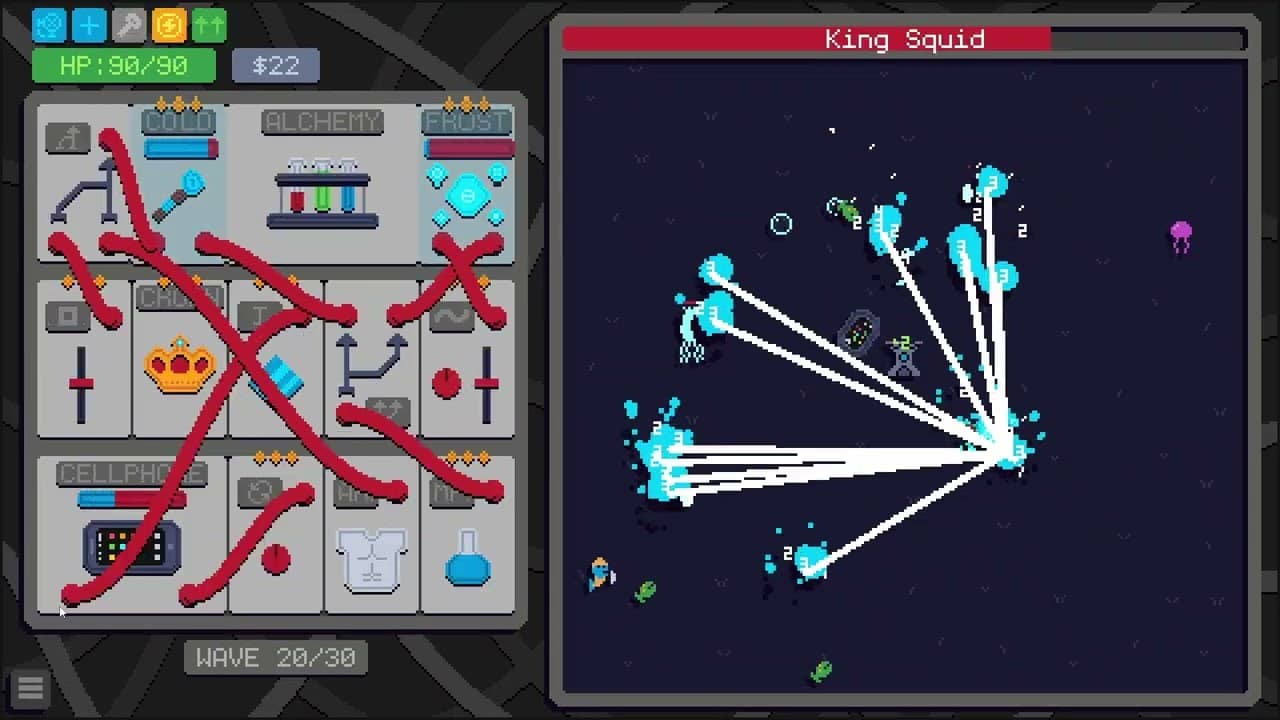
Task: Click the green double-arrow upgrade icon
Action: coord(208,25)
